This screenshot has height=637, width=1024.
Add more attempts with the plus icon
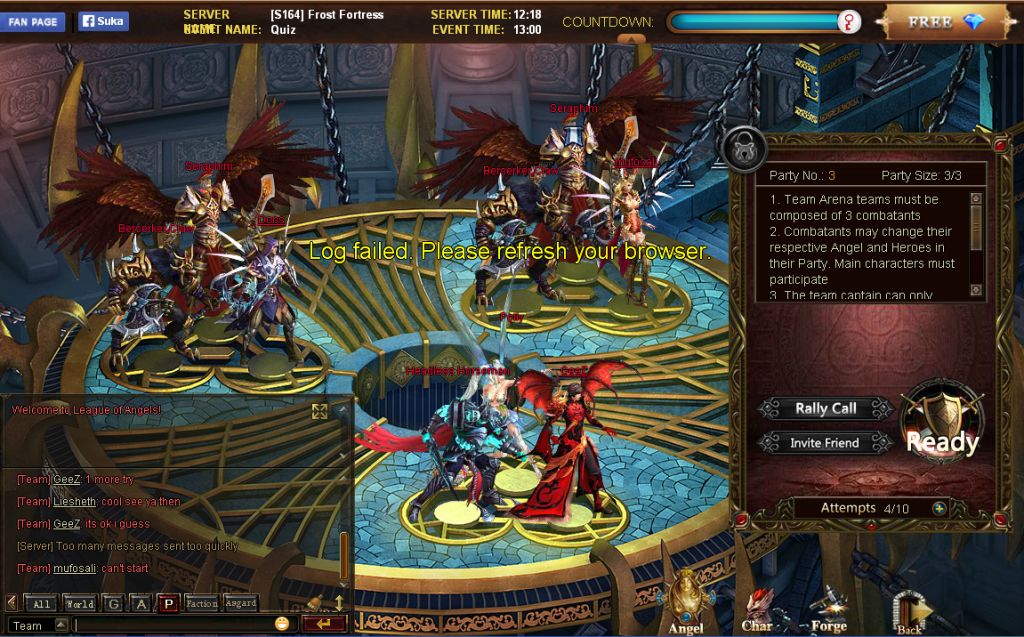[x=939, y=508]
